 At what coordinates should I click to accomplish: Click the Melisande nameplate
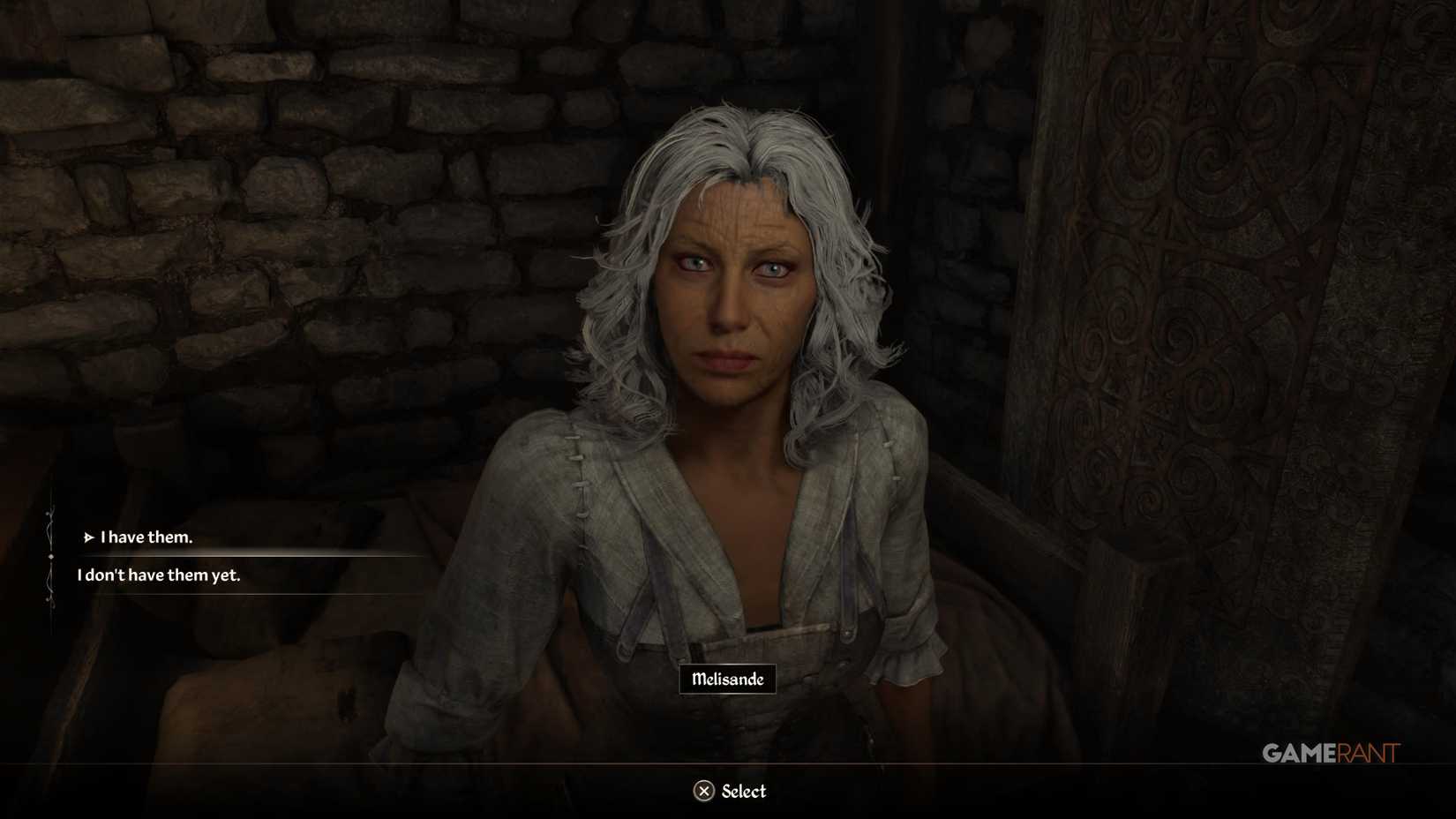[x=727, y=680]
